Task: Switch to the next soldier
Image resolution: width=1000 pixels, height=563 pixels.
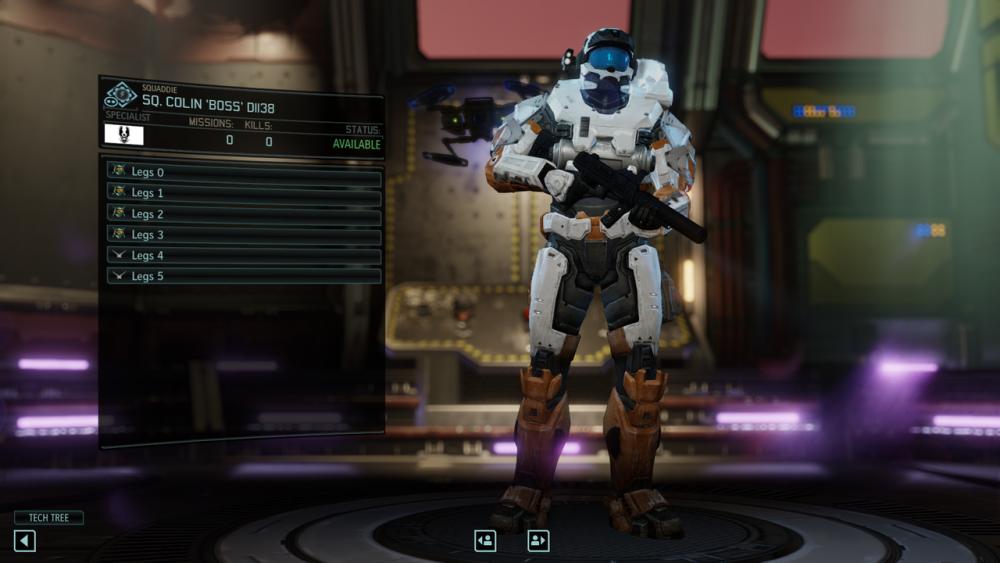Action: coord(538,541)
